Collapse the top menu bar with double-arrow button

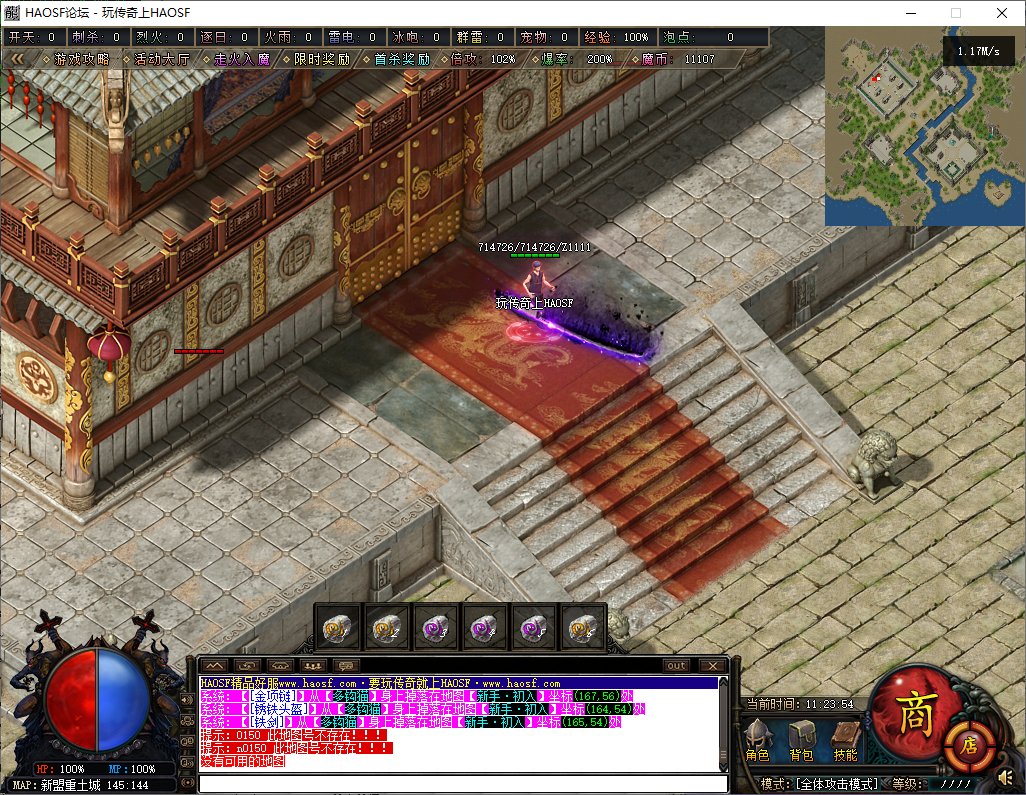[17, 59]
